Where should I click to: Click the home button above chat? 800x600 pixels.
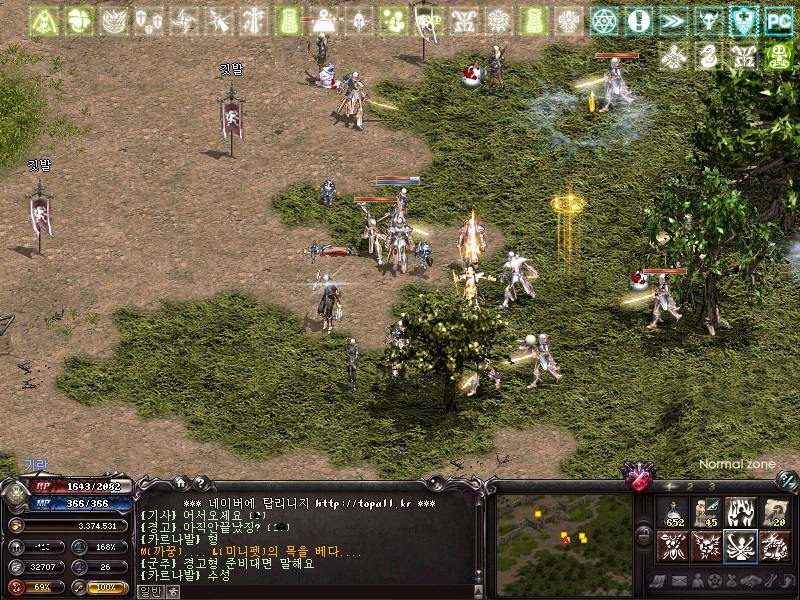(x=180, y=482)
